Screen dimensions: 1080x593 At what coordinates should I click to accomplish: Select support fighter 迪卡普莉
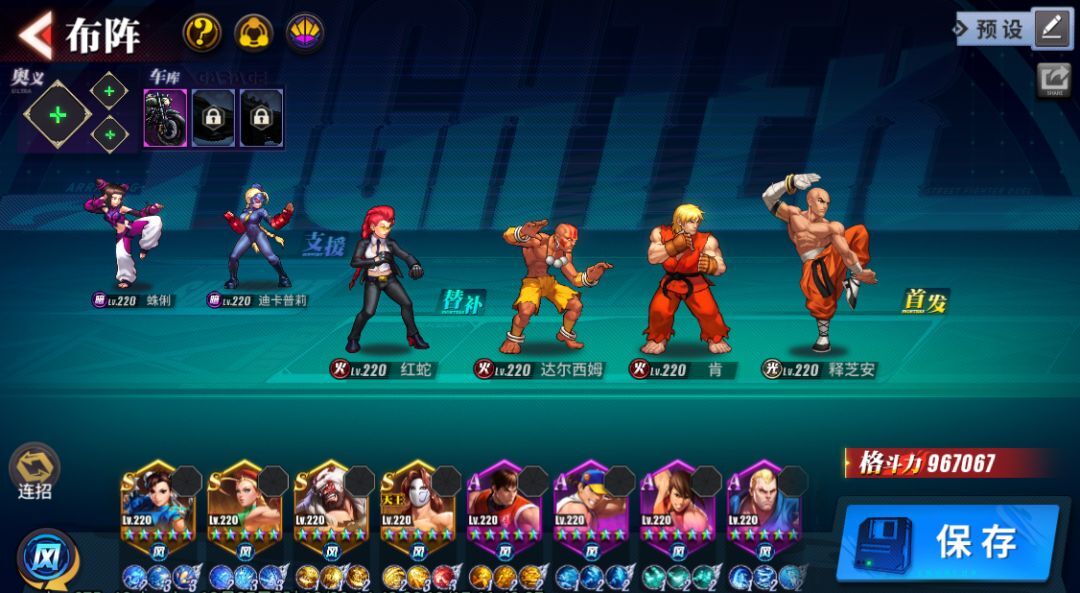pyautogui.click(x=258, y=238)
